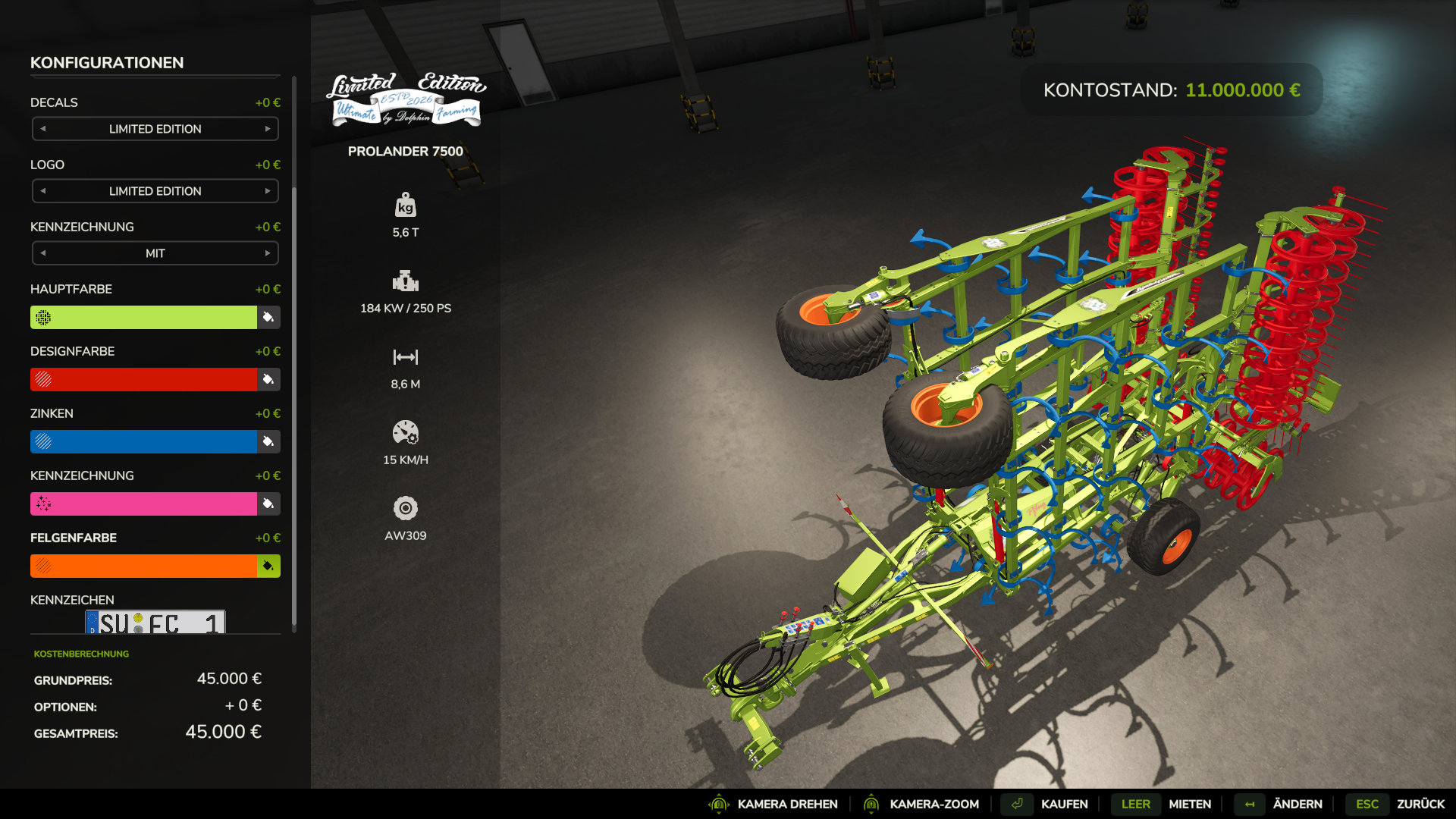Click the paint bucket icon beside Hauptfarbe

coord(268,317)
